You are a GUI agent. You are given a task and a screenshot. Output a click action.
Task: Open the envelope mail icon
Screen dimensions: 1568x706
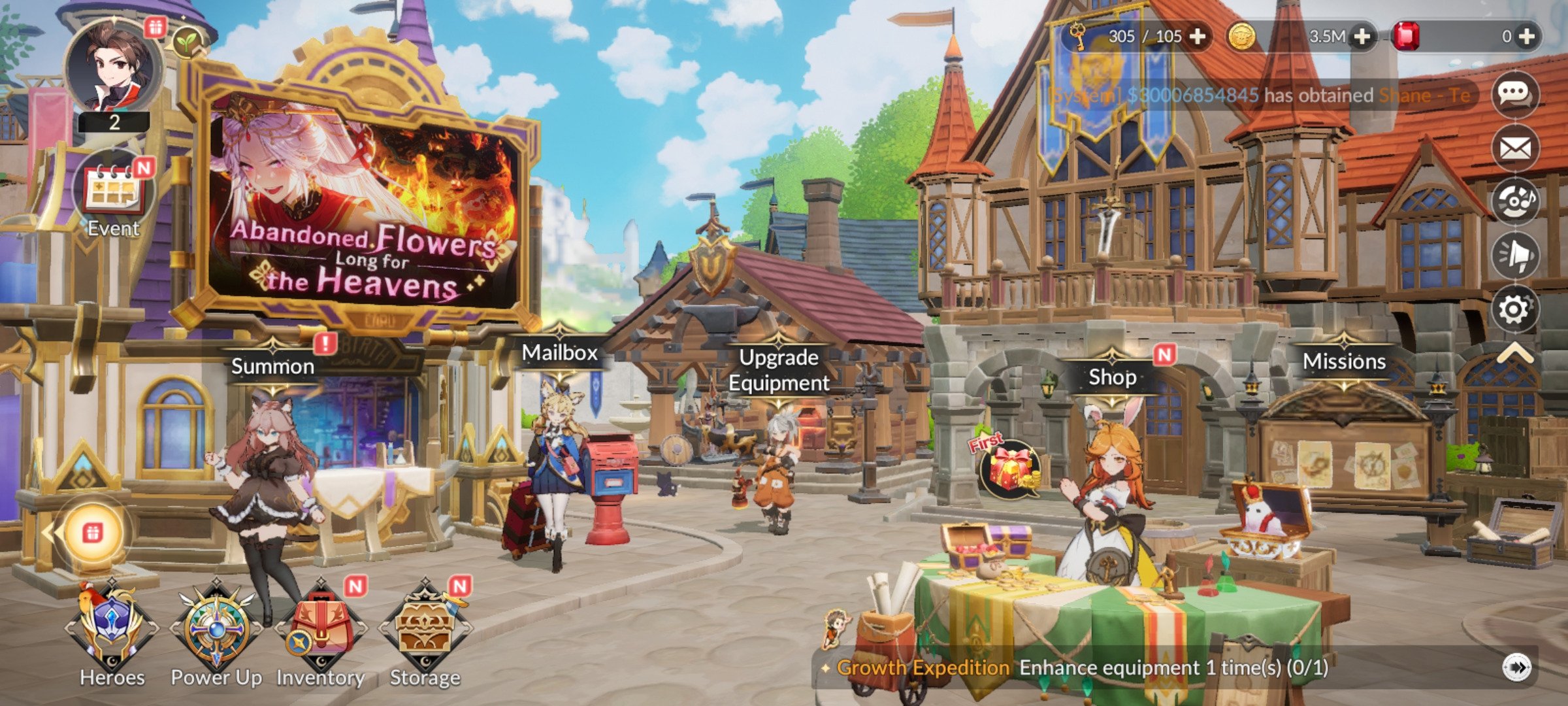pyautogui.click(x=1515, y=148)
